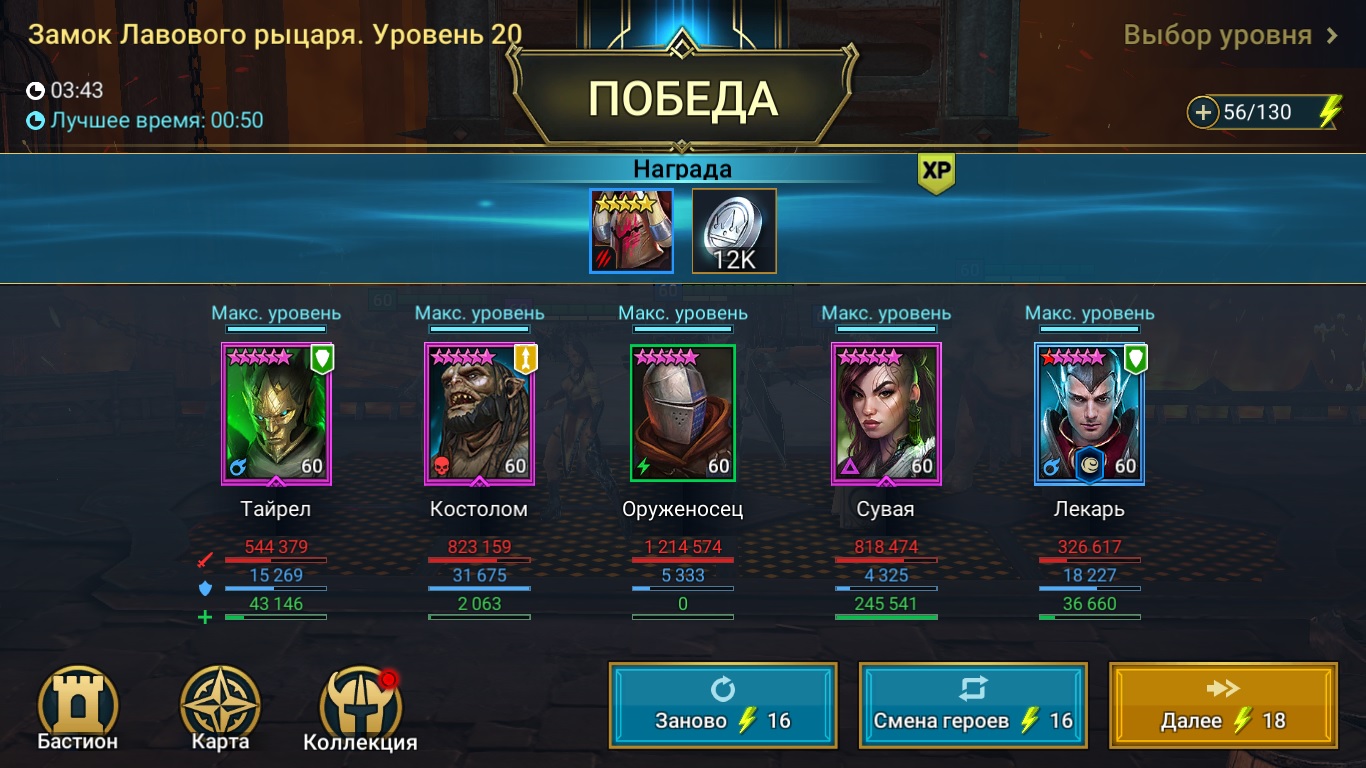This screenshot has width=1366, height=768.
Task: Click the orange banner icon on Костолом's portrait
Action: tap(525, 360)
